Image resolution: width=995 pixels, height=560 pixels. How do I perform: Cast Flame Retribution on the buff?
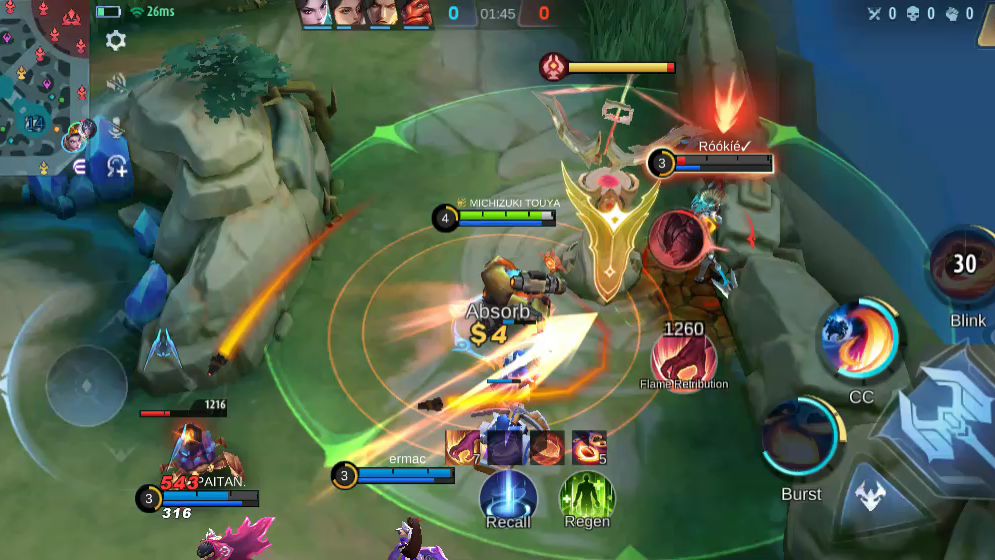pyautogui.click(x=684, y=360)
